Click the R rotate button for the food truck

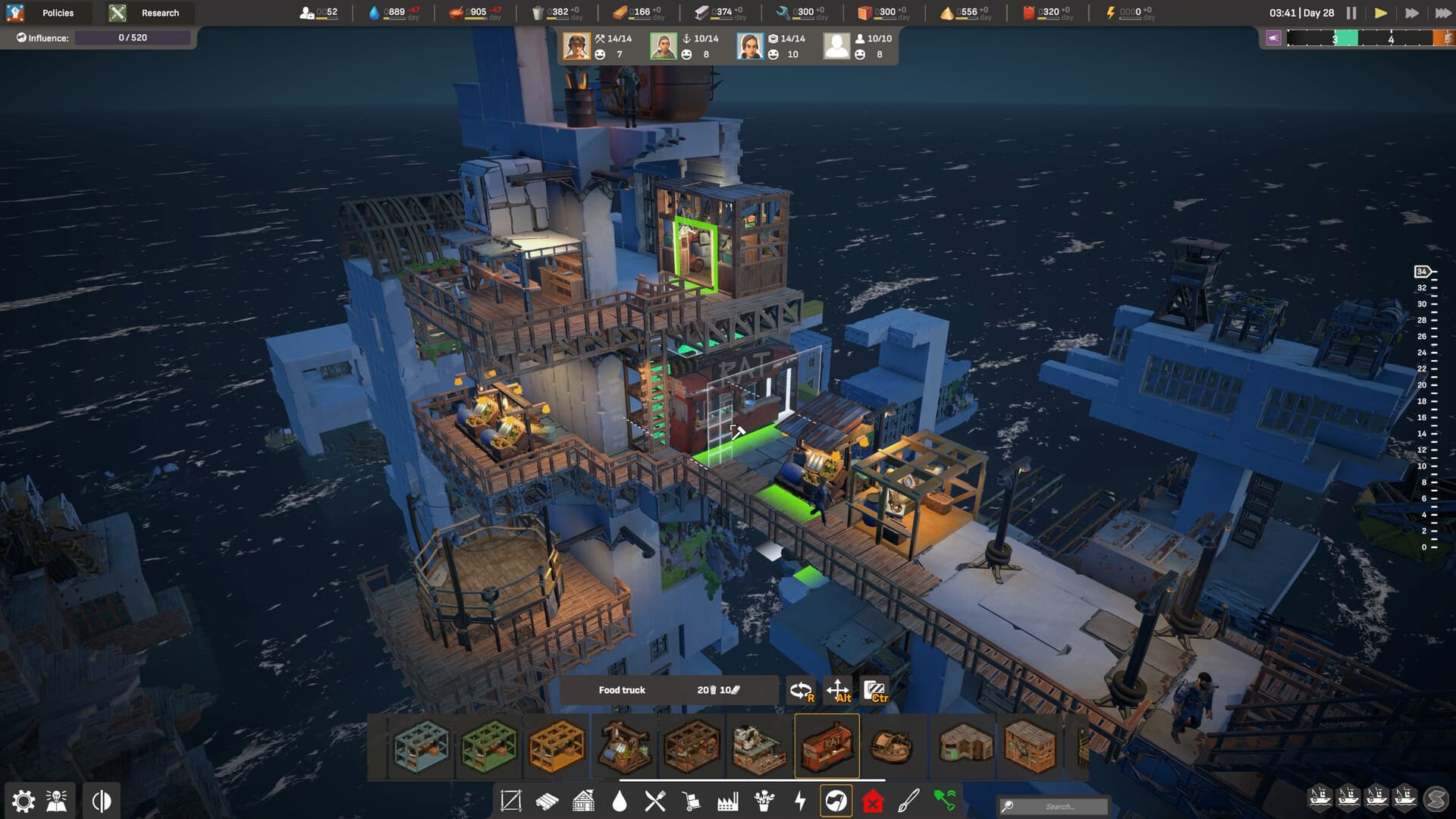tap(800, 690)
